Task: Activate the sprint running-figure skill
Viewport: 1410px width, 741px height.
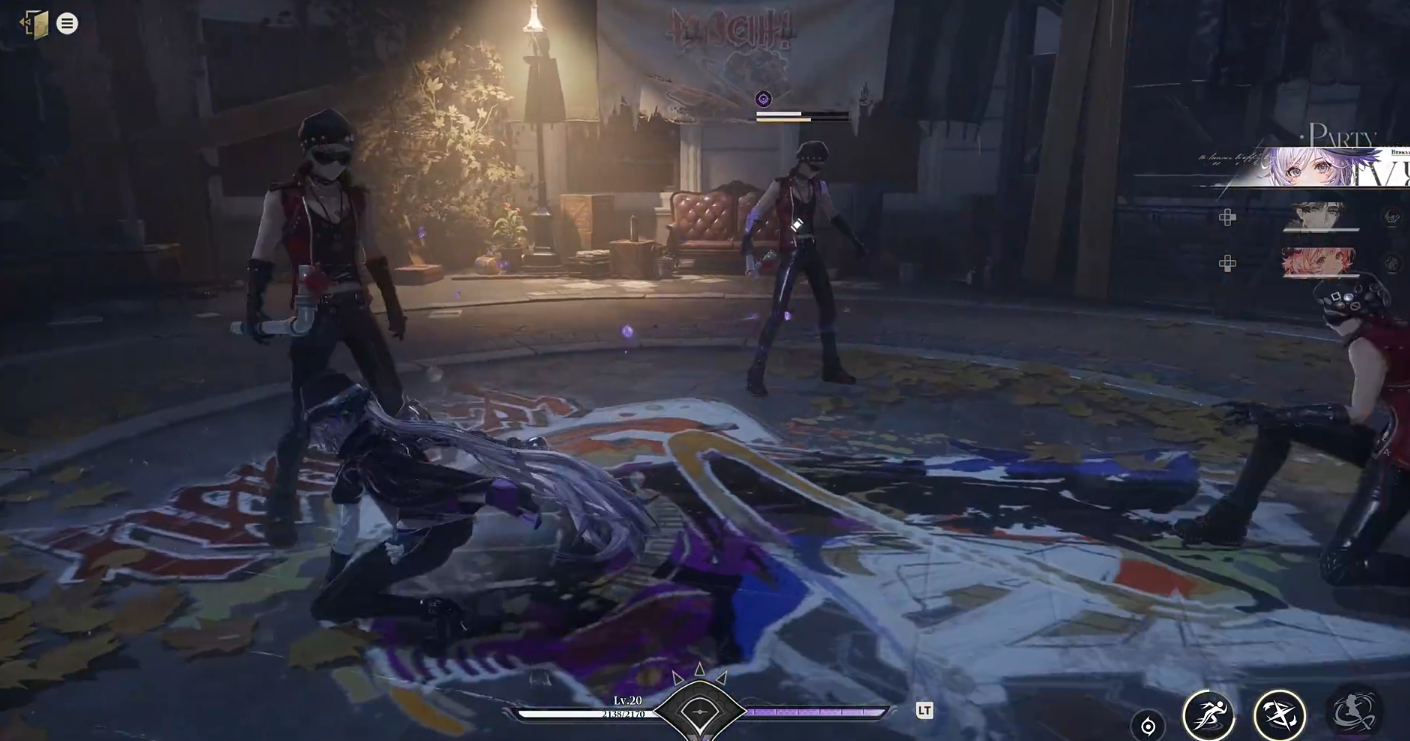Action: (x=1208, y=716)
